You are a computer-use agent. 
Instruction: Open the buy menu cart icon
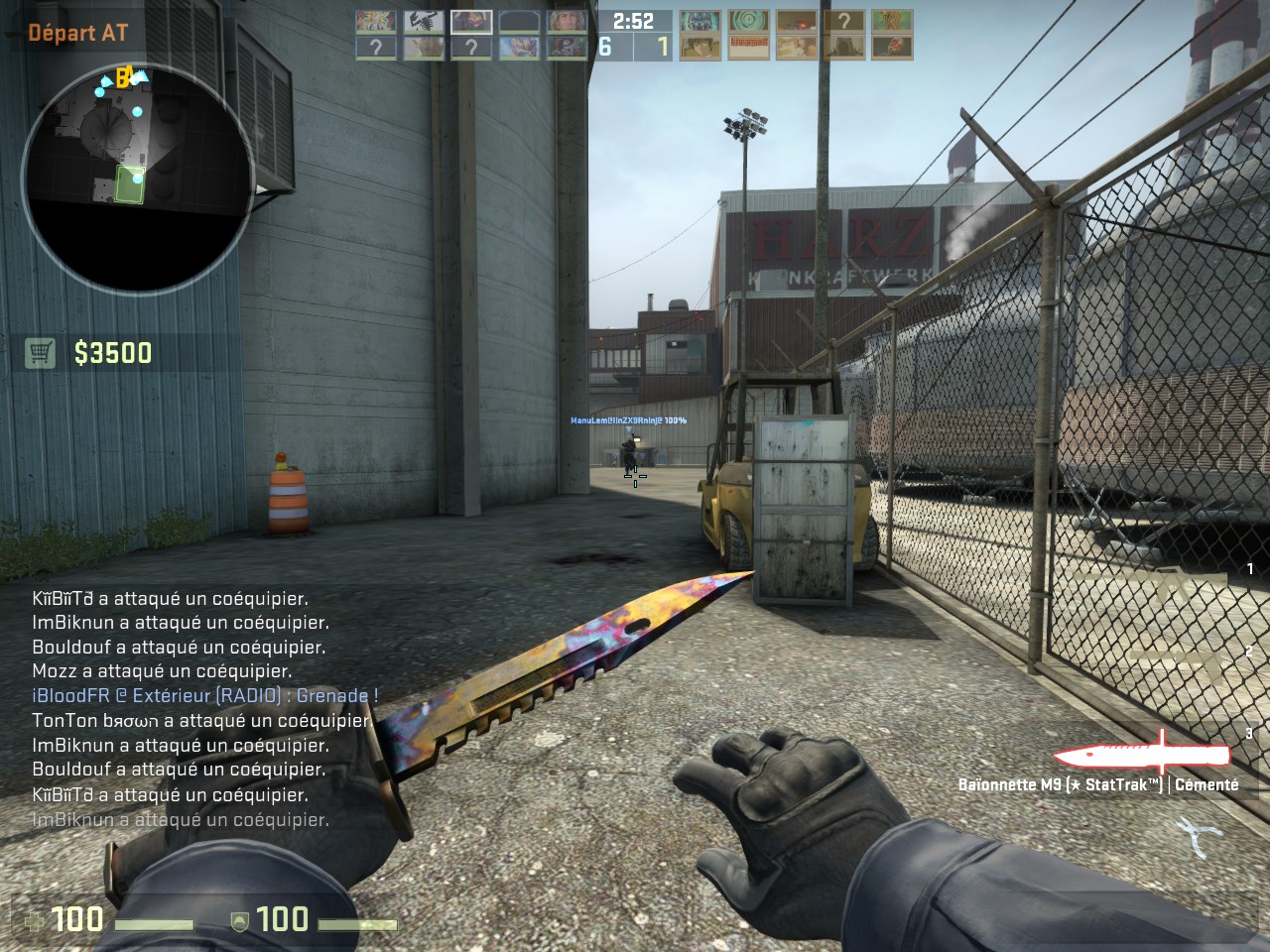[40, 352]
